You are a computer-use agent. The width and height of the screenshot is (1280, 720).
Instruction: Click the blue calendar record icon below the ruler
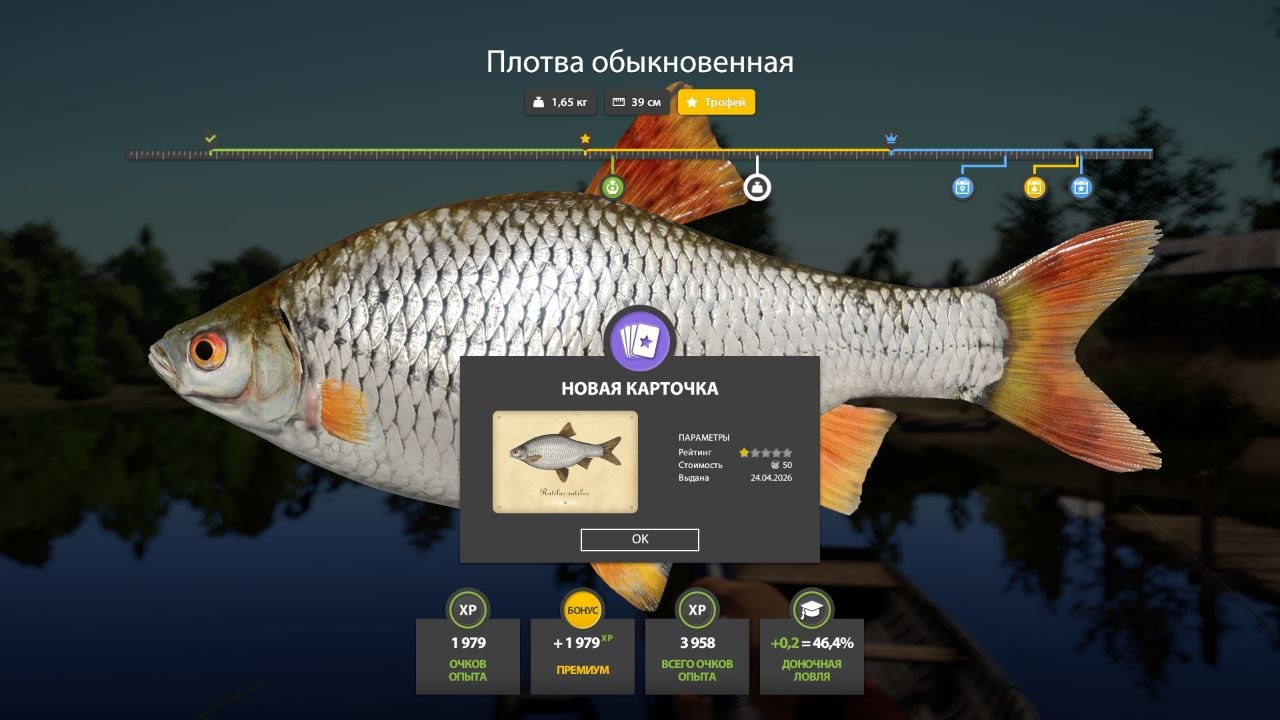point(962,188)
